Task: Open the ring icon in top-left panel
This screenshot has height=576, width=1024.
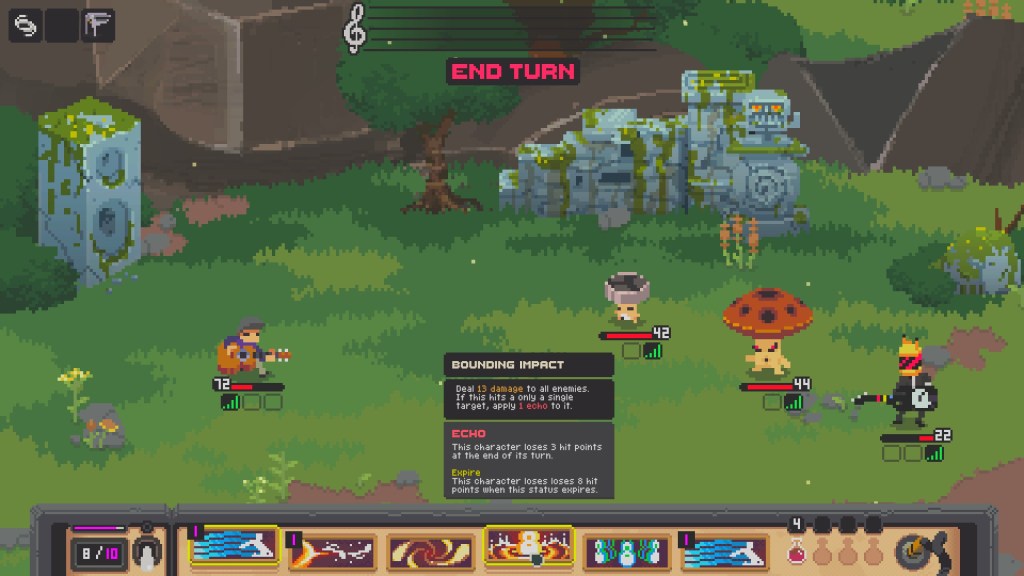Action: pos(25,25)
